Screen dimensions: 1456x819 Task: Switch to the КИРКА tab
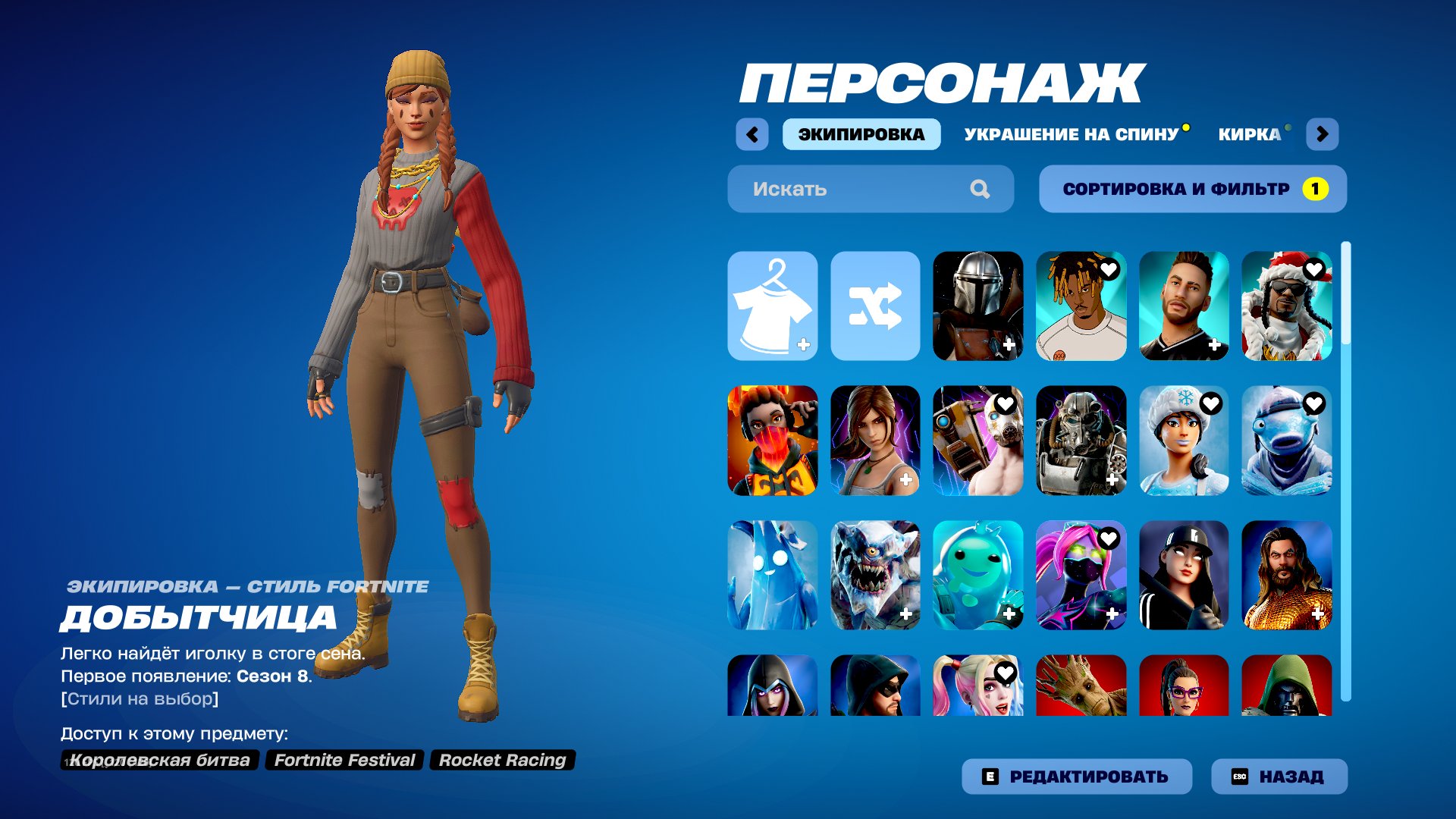click(x=1251, y=133)
